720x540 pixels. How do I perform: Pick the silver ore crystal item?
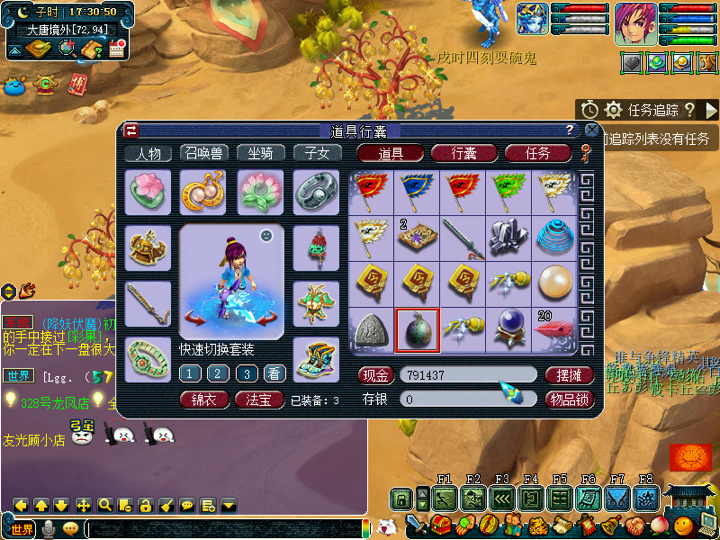(x=509, y=236)
